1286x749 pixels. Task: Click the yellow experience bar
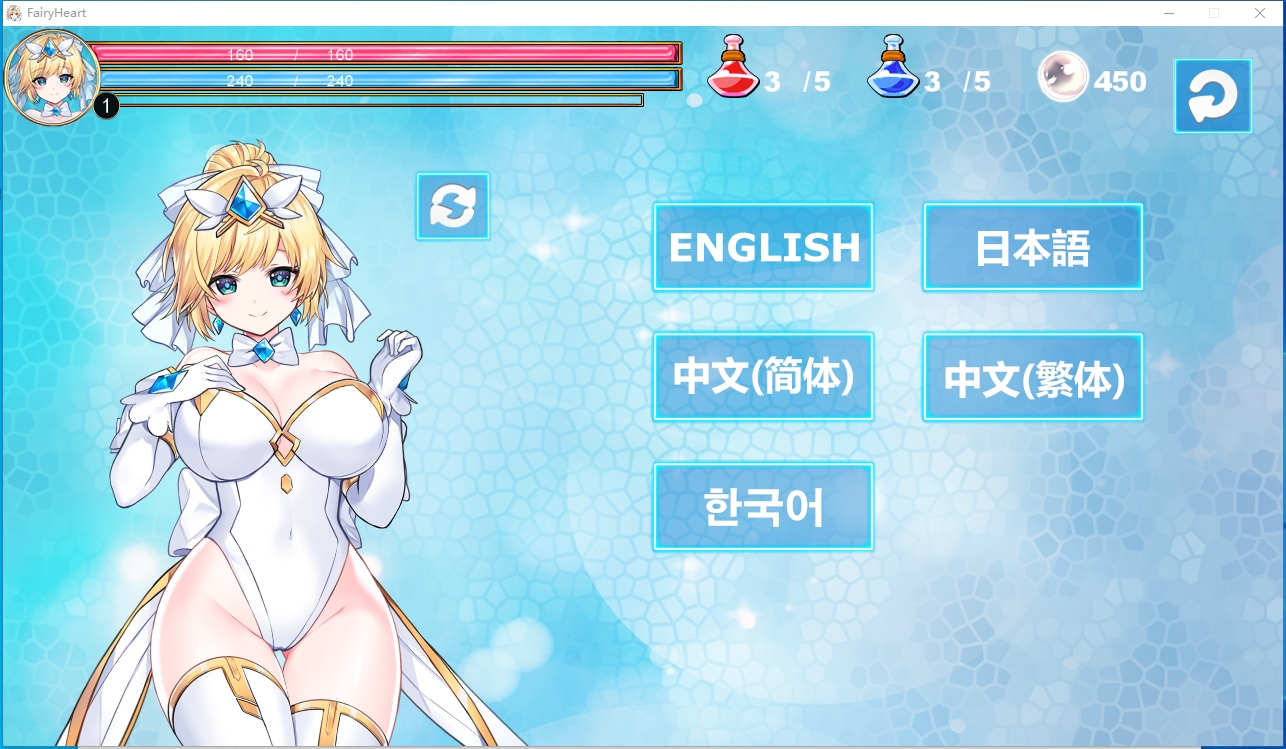(x=380, y=100)
